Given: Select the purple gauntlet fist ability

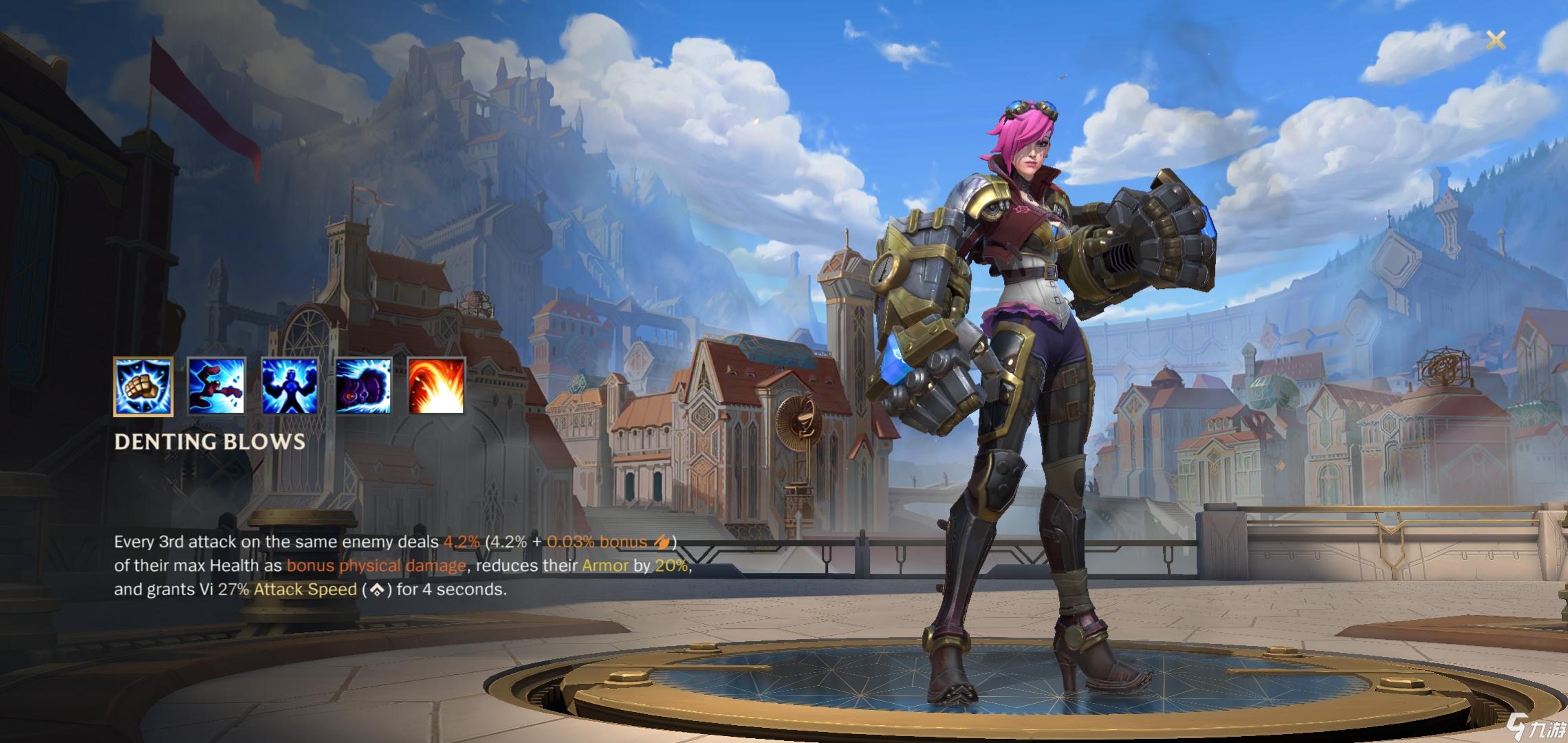Looking at the screenshot, I should click(x=363, y=386).
